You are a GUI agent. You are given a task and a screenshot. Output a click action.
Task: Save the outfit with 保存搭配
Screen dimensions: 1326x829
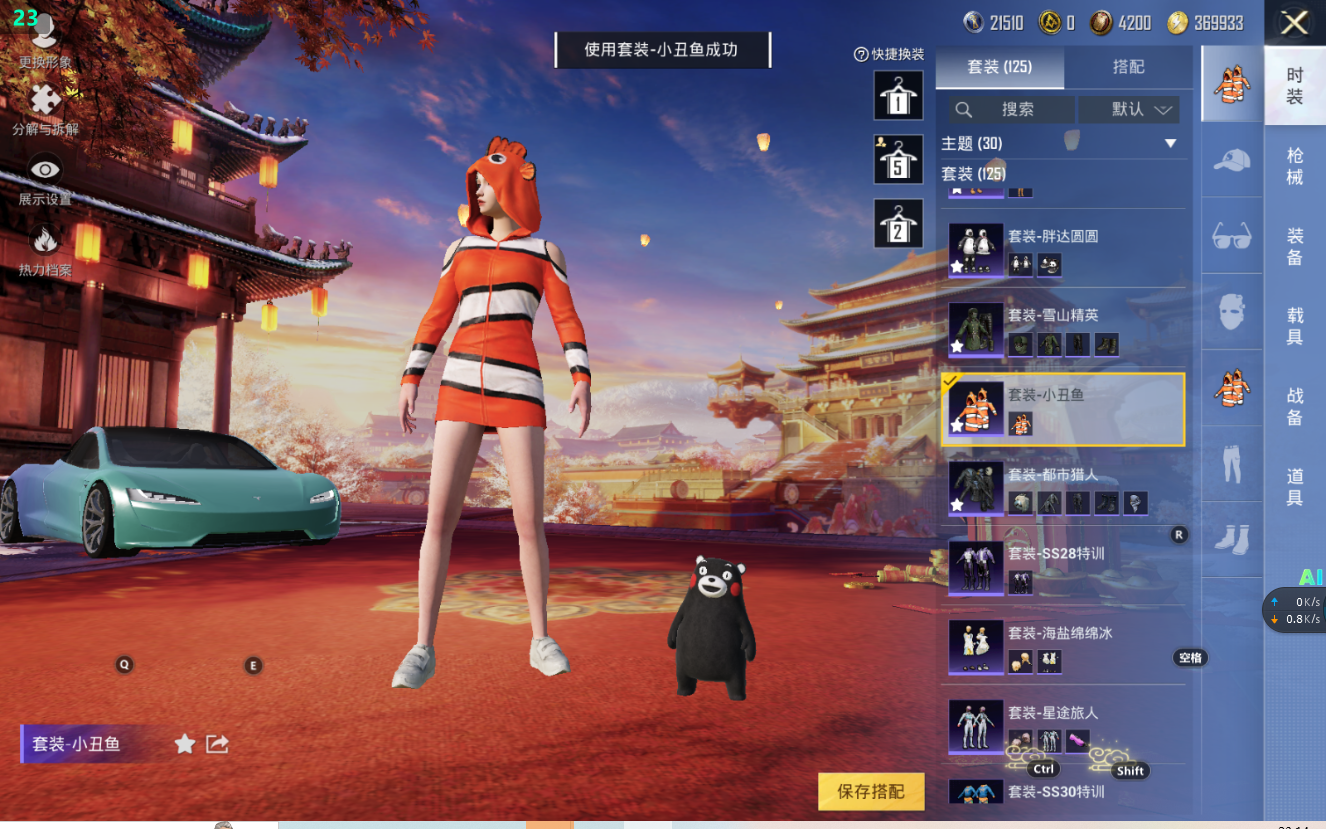click(x=870, y=791)
